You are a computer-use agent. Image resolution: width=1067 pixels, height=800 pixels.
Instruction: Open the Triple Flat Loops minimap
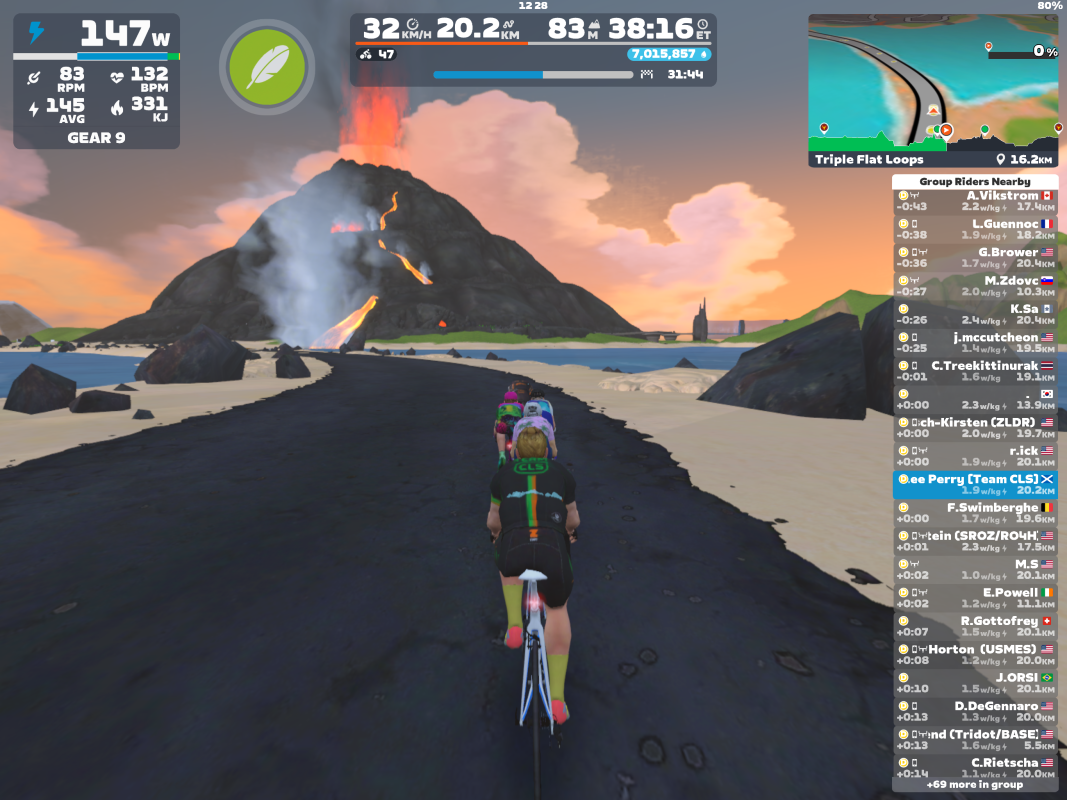tap(932, 90)
